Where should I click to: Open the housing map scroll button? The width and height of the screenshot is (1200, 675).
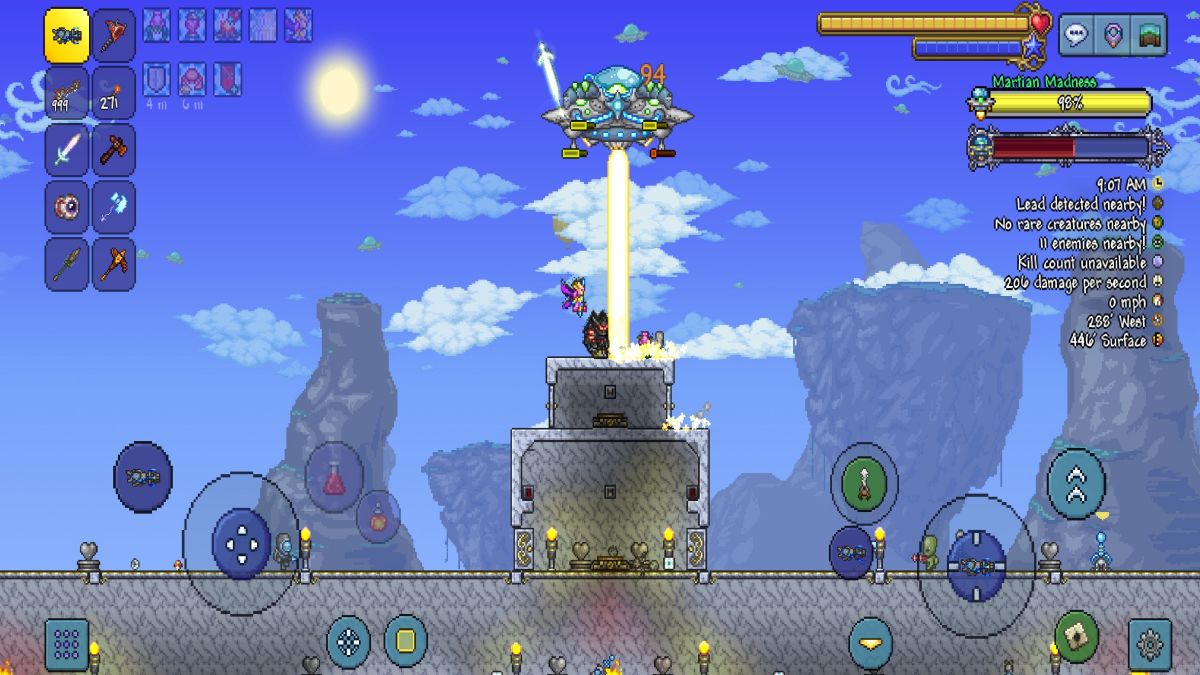pos(1076,636)
